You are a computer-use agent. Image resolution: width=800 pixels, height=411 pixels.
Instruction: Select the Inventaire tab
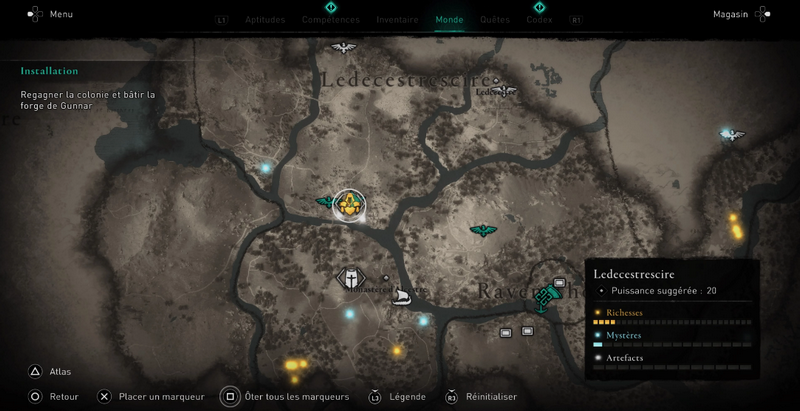pyautogui.click(x=397, y=19)
